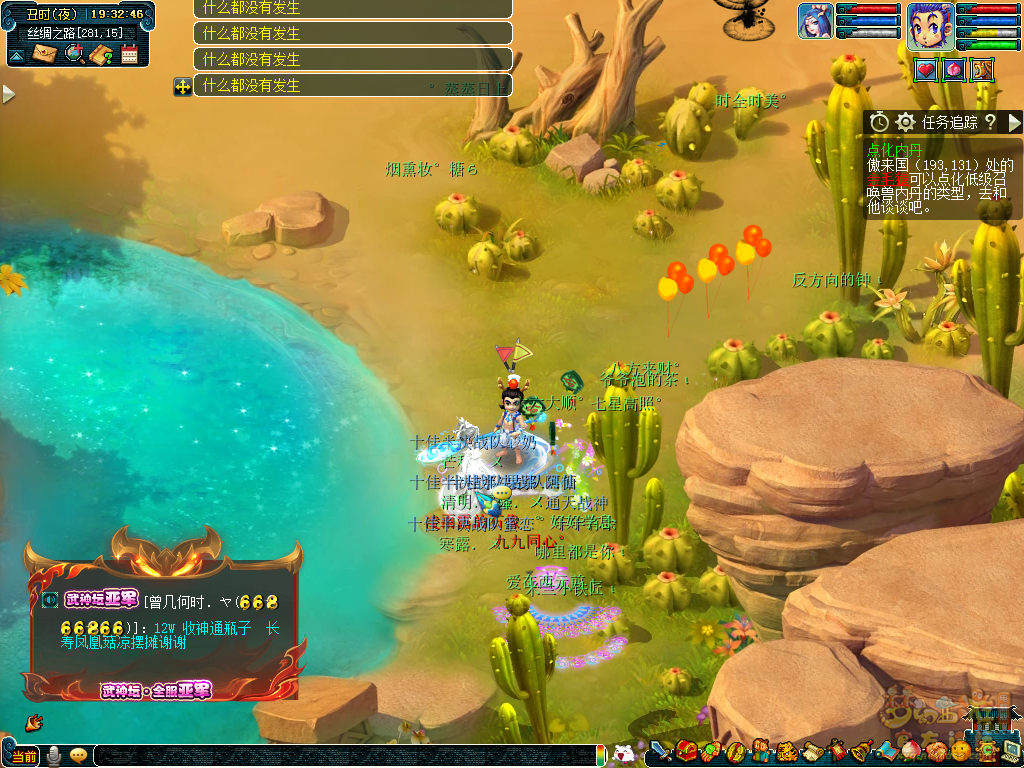Show quest tracker help question mark
1024x768 pixels.
[990, 122]
